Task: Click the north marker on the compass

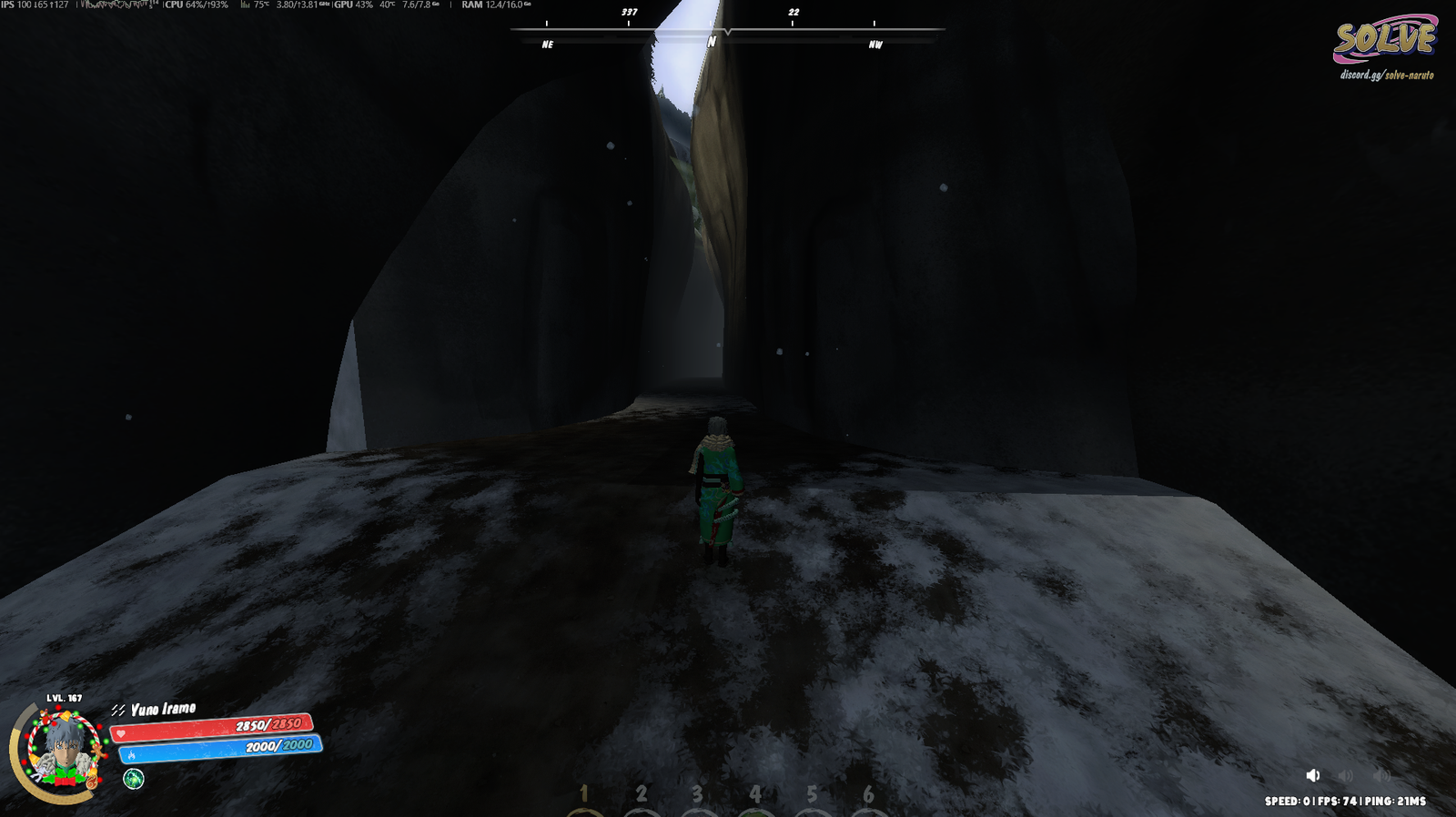Action: [712, 42]
